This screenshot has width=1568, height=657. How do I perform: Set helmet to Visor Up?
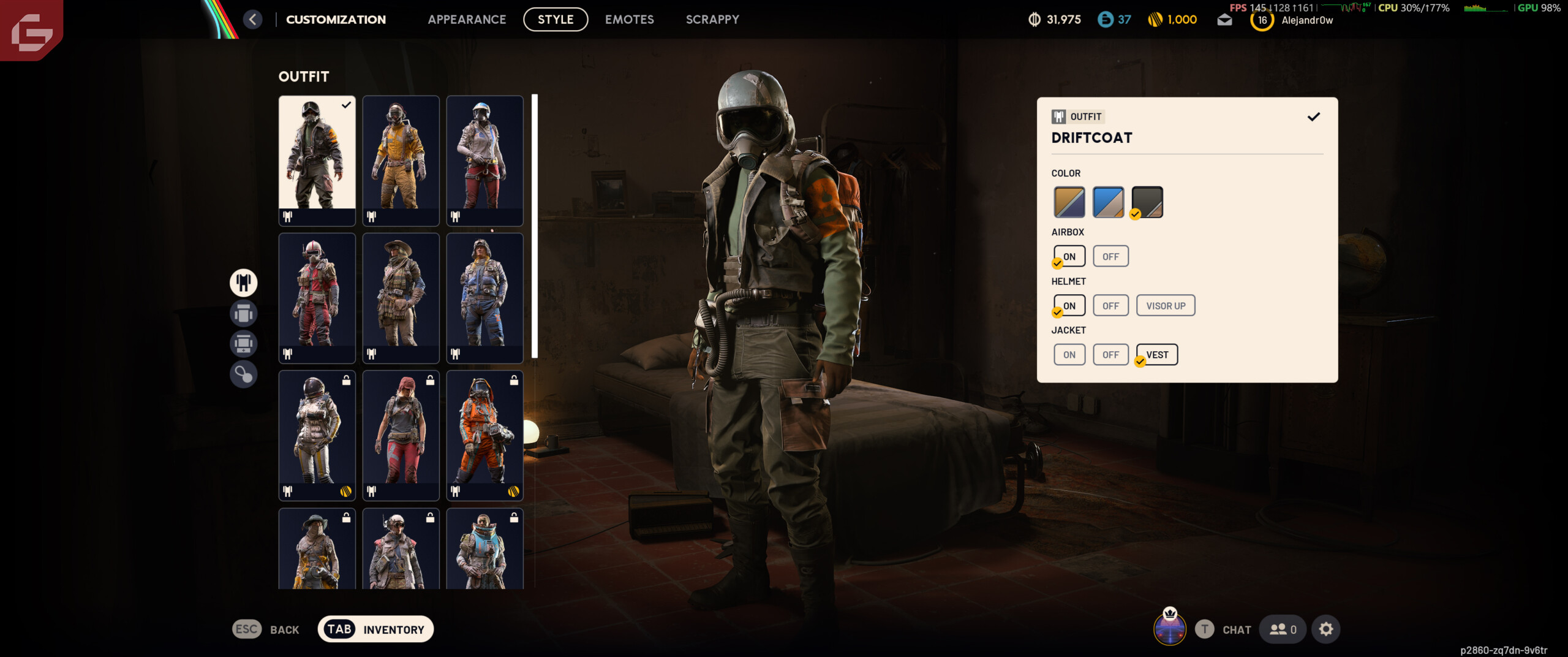tap(1165, 306)
